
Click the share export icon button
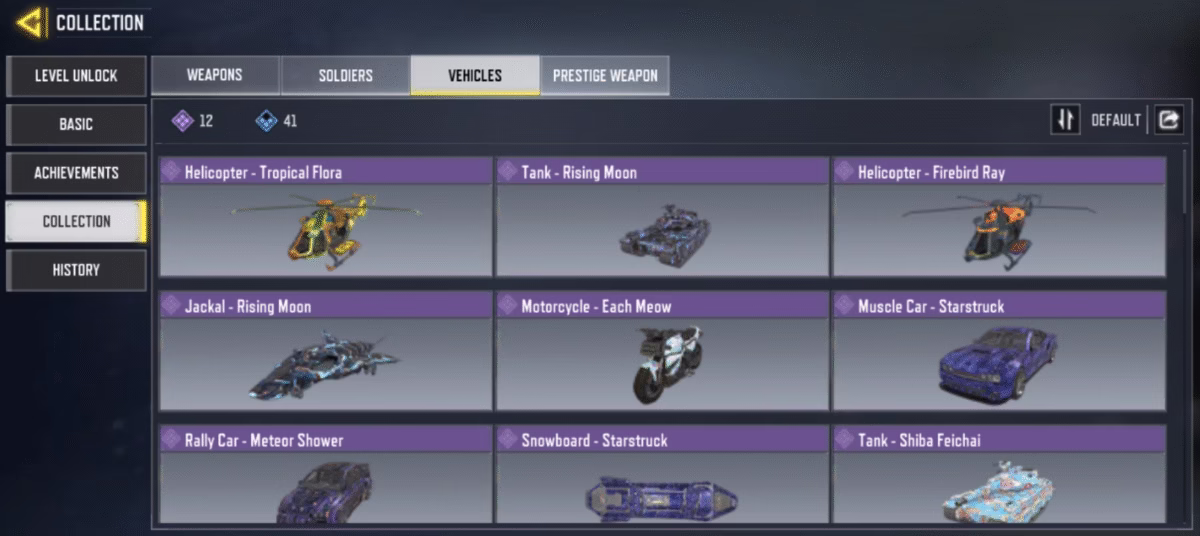(x=1168, y=120)
